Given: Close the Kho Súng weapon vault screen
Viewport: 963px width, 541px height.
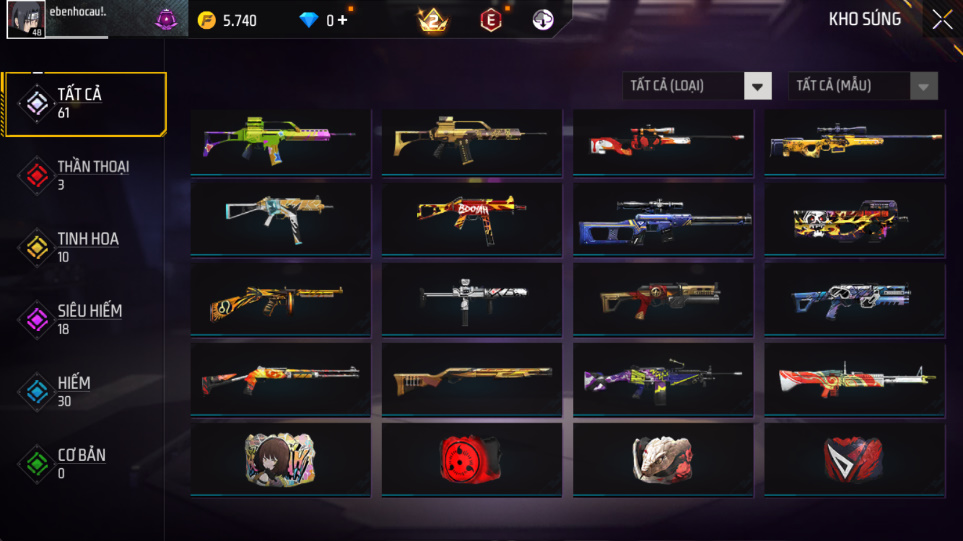Looking at the screenshot, I should (x=941, y=20).
